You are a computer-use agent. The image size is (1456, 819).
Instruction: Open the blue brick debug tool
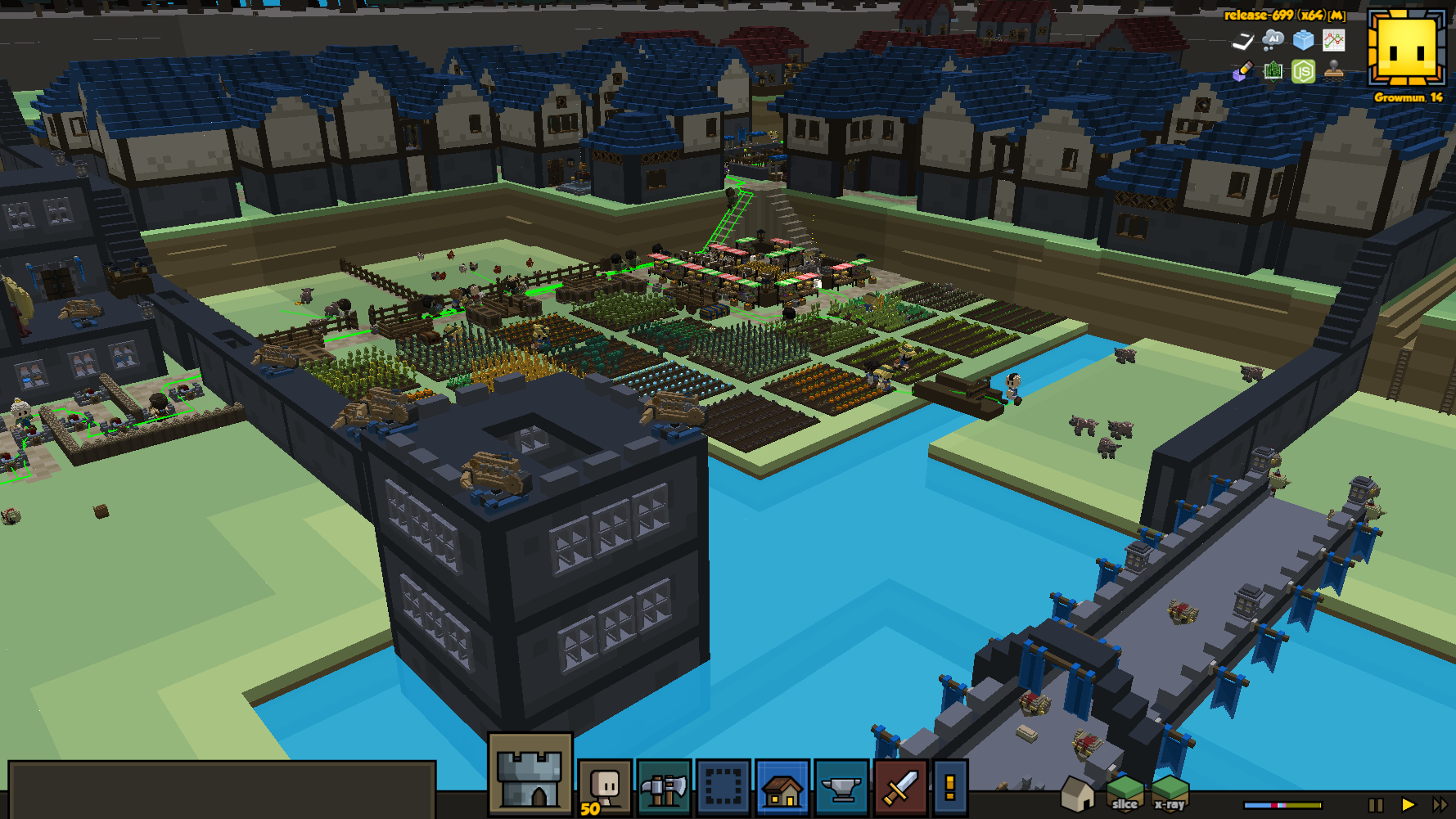click(1303, 39)
